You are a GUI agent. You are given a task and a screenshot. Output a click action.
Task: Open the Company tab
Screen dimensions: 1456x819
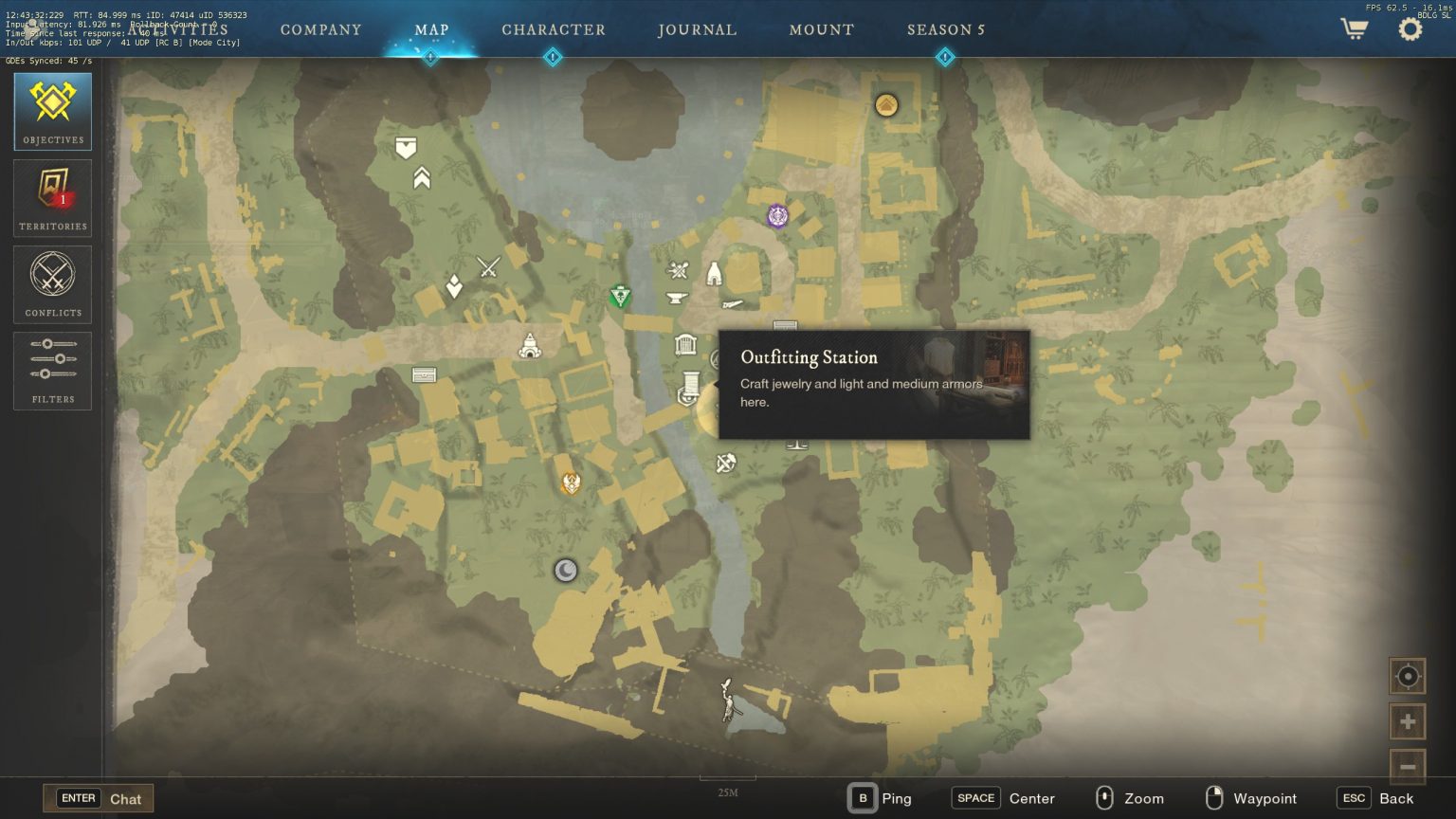[x=320, y=29]
